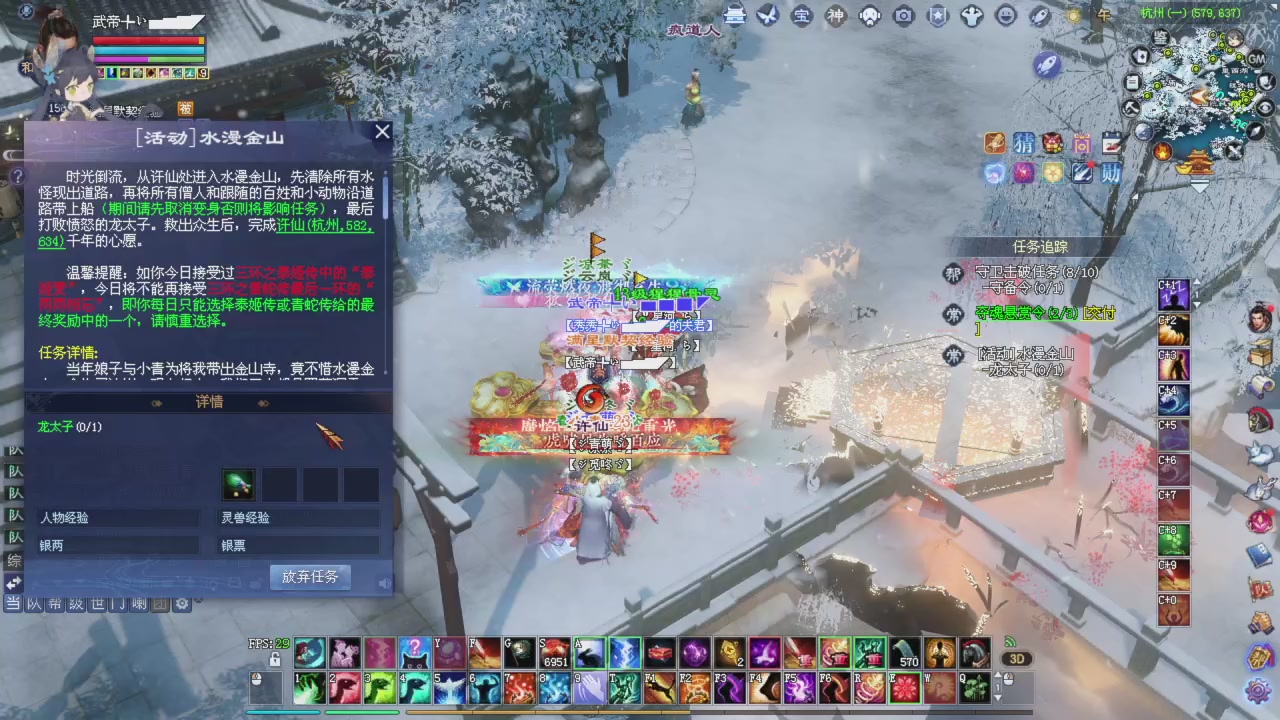The height and width of the screenshot is (720, 1280).
Task: Toggle the eye visibility icon near the minimap
Action: point(1266,107)
